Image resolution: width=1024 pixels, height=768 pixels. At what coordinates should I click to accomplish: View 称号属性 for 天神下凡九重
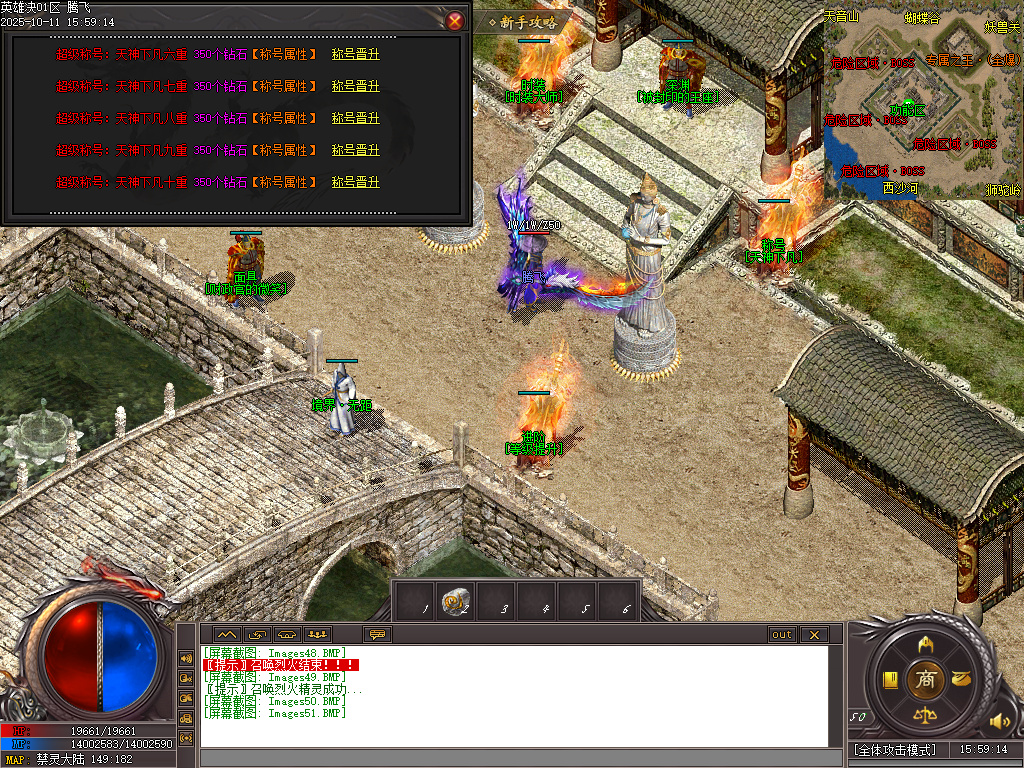[x=284, y=151]
